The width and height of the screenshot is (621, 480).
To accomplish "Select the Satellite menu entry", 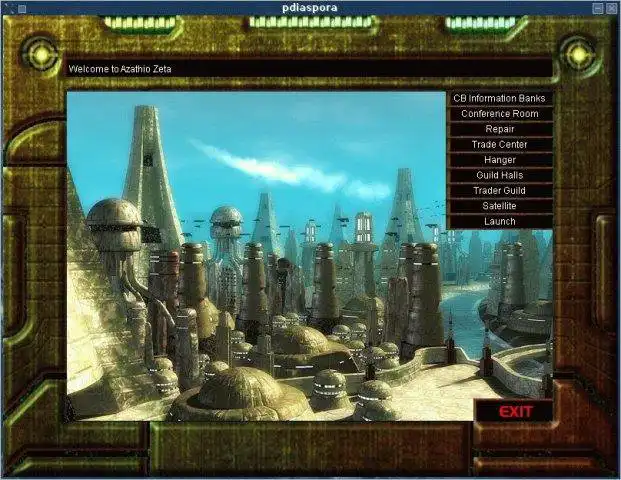I will click(x=500, y=206).
